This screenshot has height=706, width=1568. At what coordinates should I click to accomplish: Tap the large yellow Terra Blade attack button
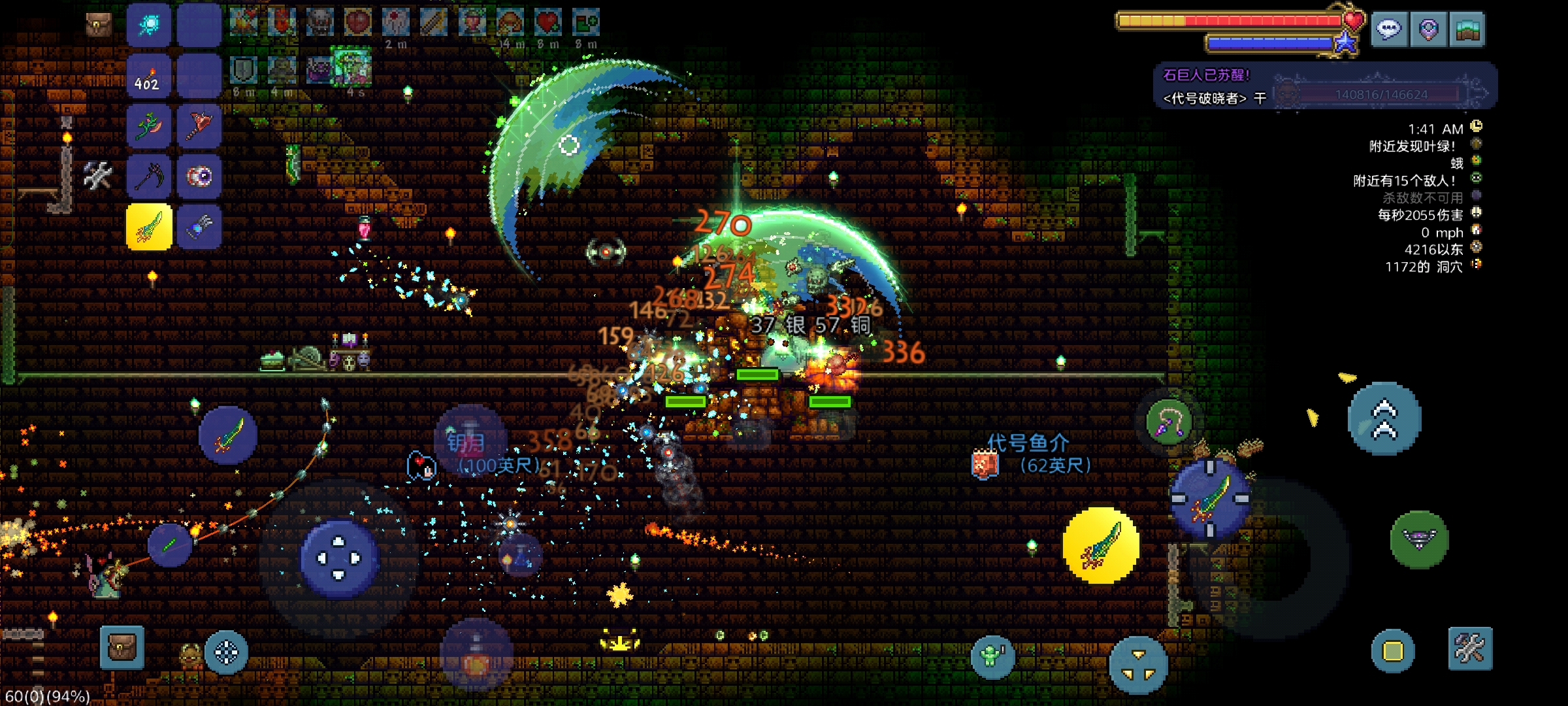point(1101,545)
